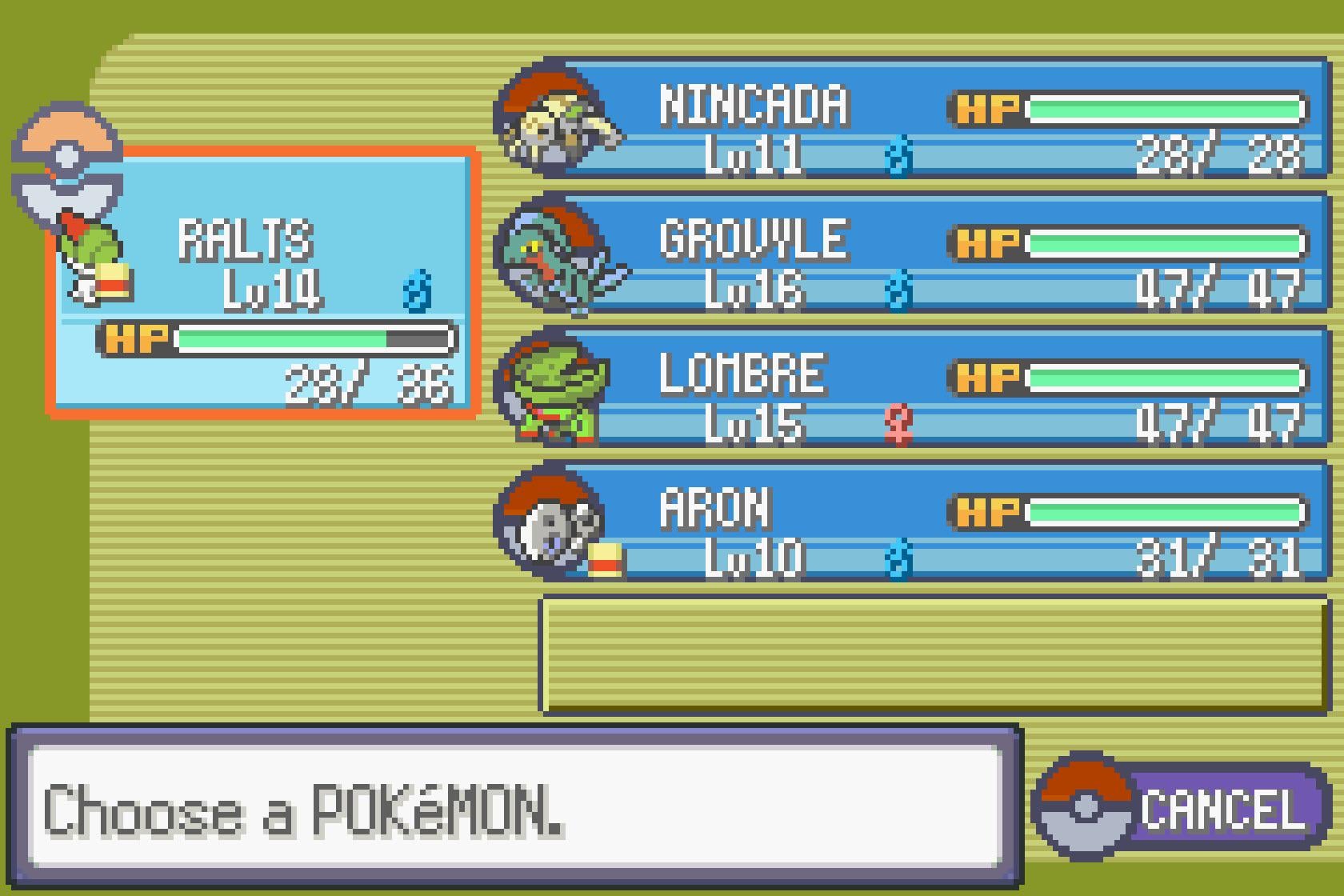
Task: Select Ralts in the party menu
Action: pos(264,280)
